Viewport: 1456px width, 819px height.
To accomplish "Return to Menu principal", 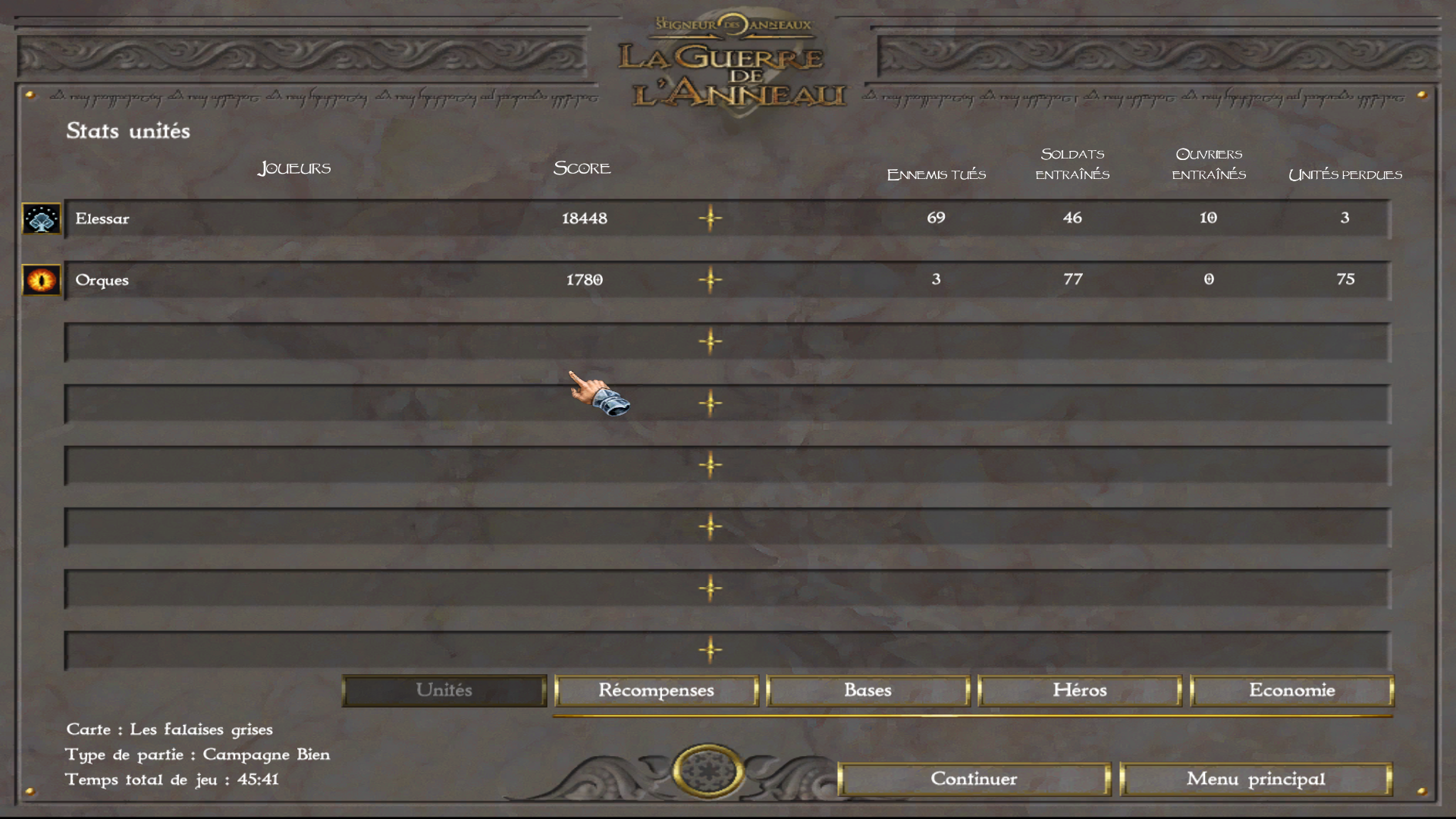I will click(x=1255, y=779).
